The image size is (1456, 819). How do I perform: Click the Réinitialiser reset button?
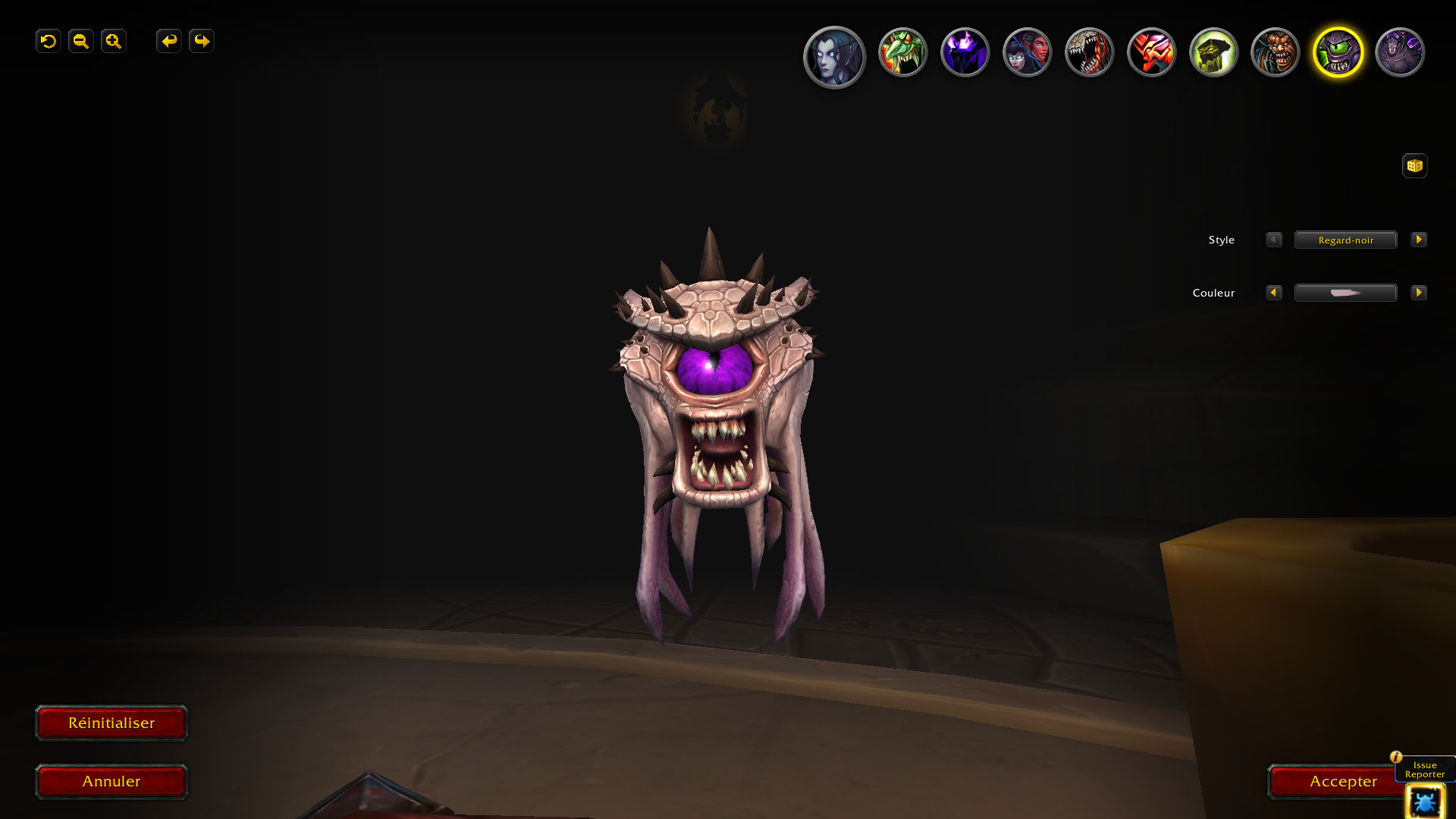tap(111, 723)
